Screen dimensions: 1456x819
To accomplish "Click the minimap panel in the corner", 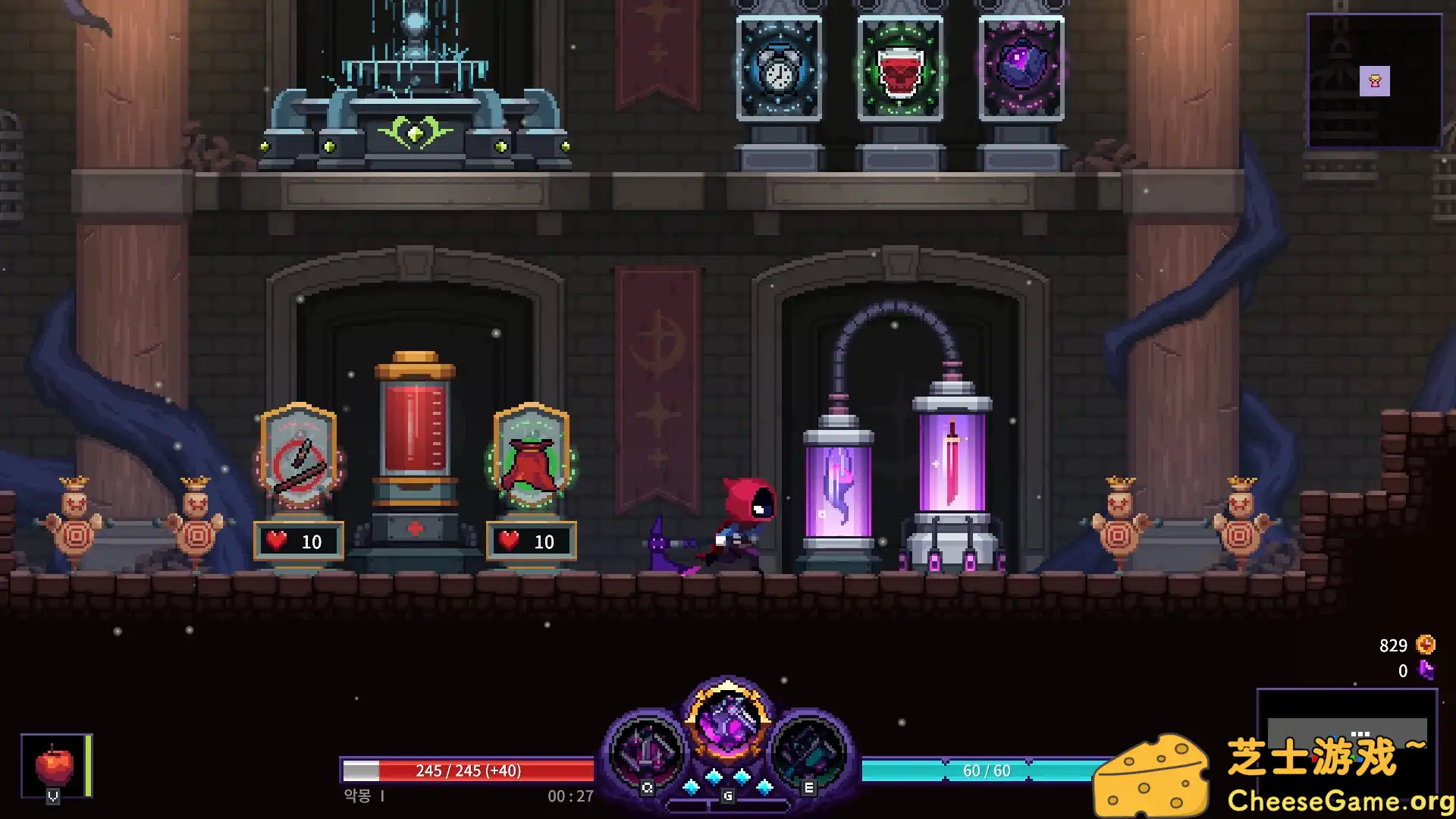I will coord(1374,80).
